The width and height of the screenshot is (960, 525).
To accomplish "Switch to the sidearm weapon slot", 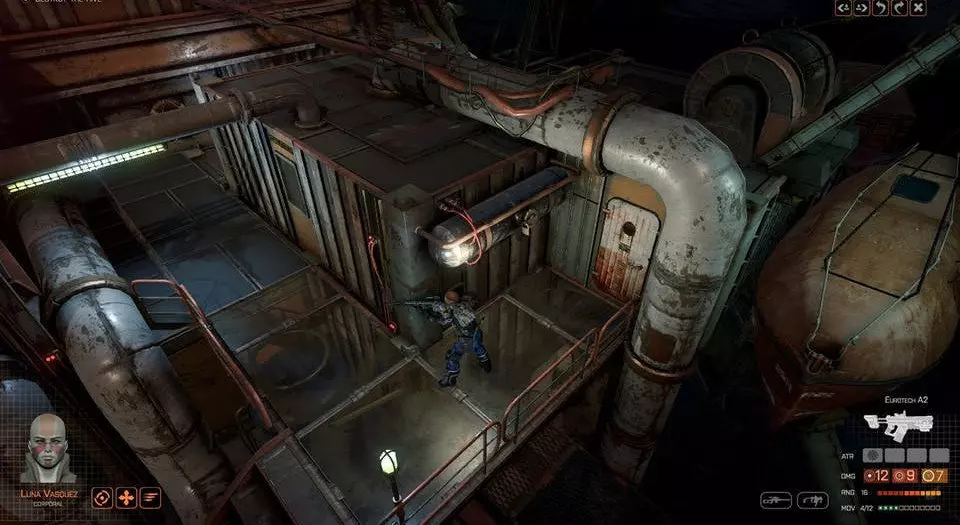I will tap(813, 499).
